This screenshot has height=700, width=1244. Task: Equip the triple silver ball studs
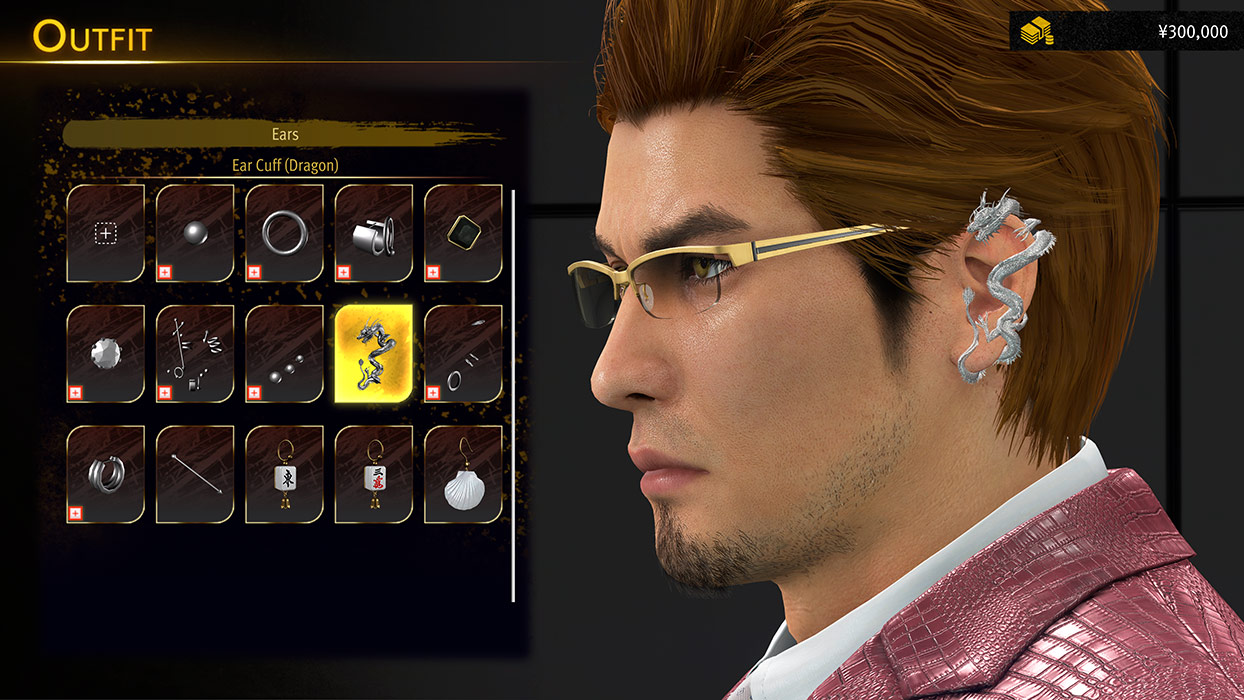(x=284, y=354)
